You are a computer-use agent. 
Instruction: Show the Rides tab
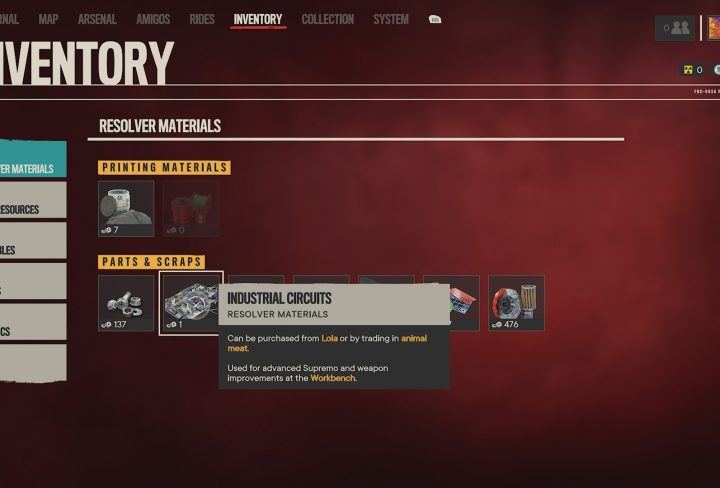coord(202,19)
